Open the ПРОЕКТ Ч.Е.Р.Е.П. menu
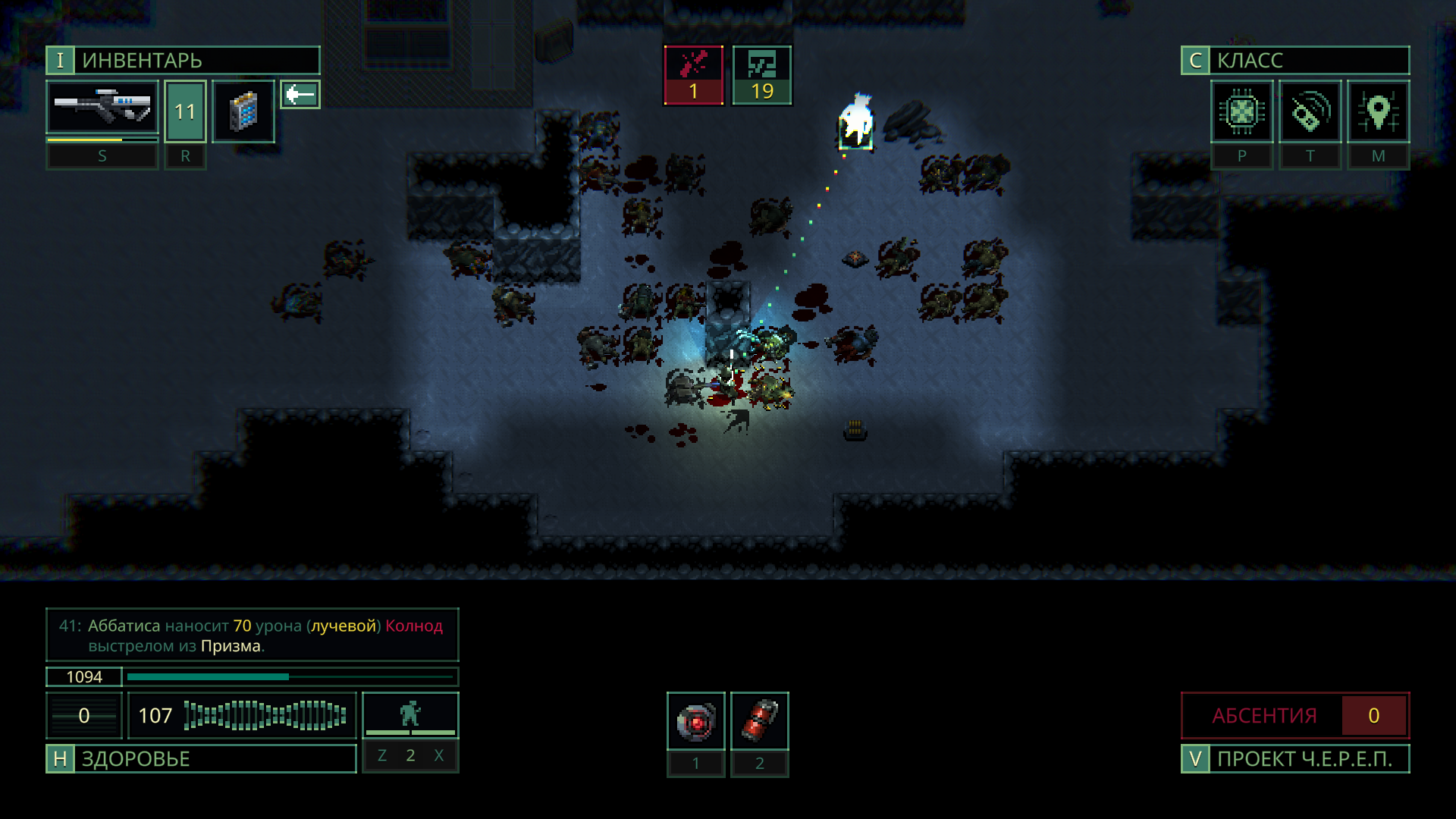The height and width of the screenshot is (819, 1456). (x=1294, y=758)
